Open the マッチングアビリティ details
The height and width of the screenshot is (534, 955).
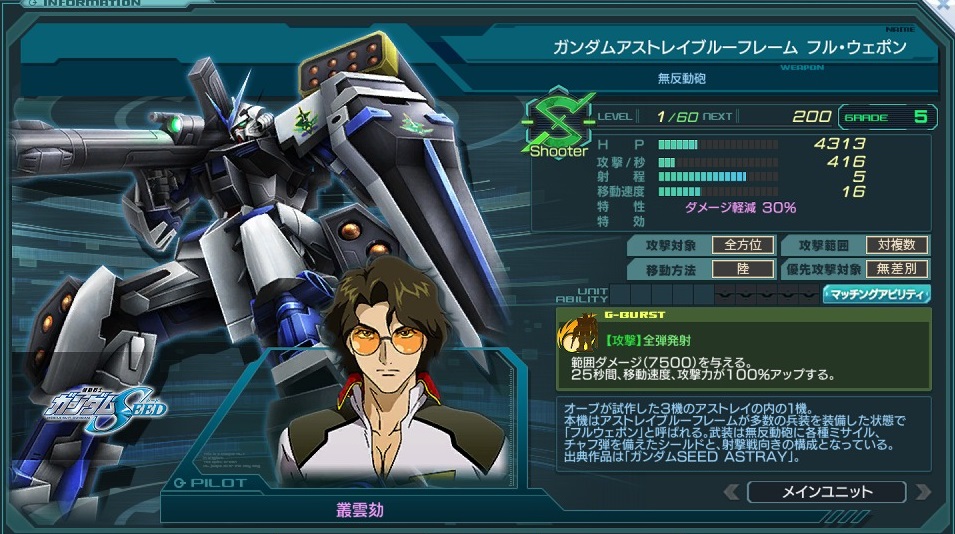coord(876,294)
